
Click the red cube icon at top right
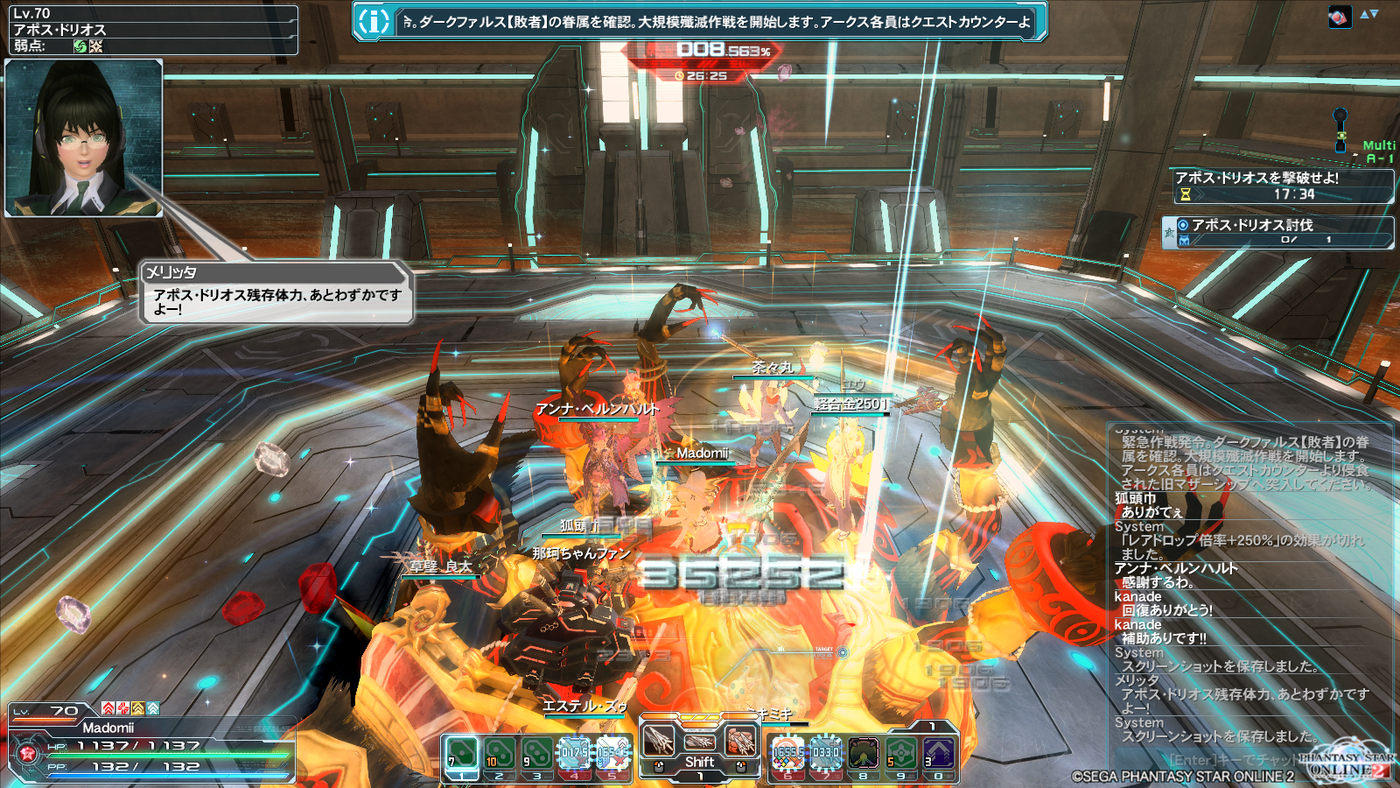pyautogui.click(x=1340, y=17)
